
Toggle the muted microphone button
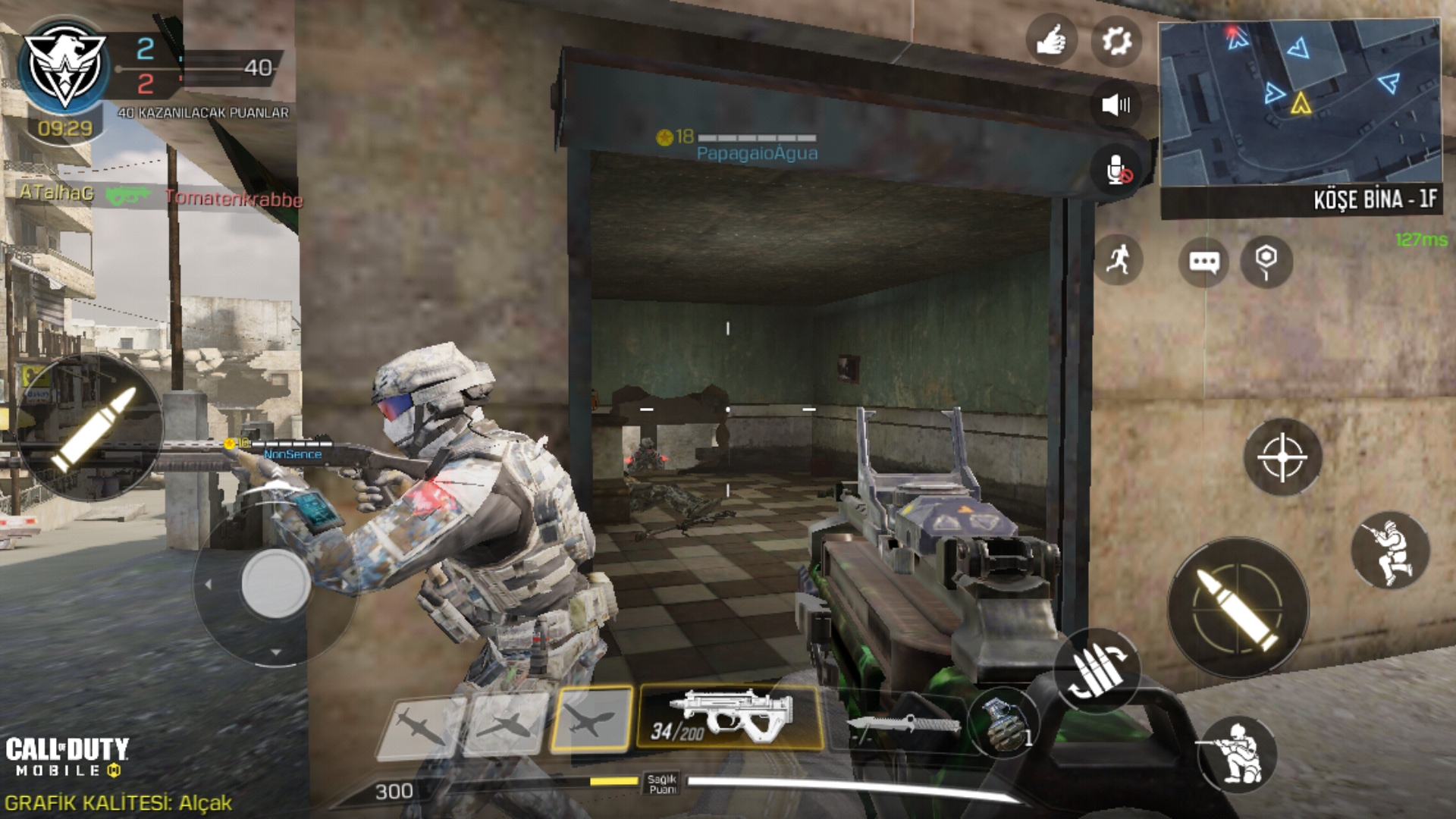pyautogui.click(x=1116, y=171)
